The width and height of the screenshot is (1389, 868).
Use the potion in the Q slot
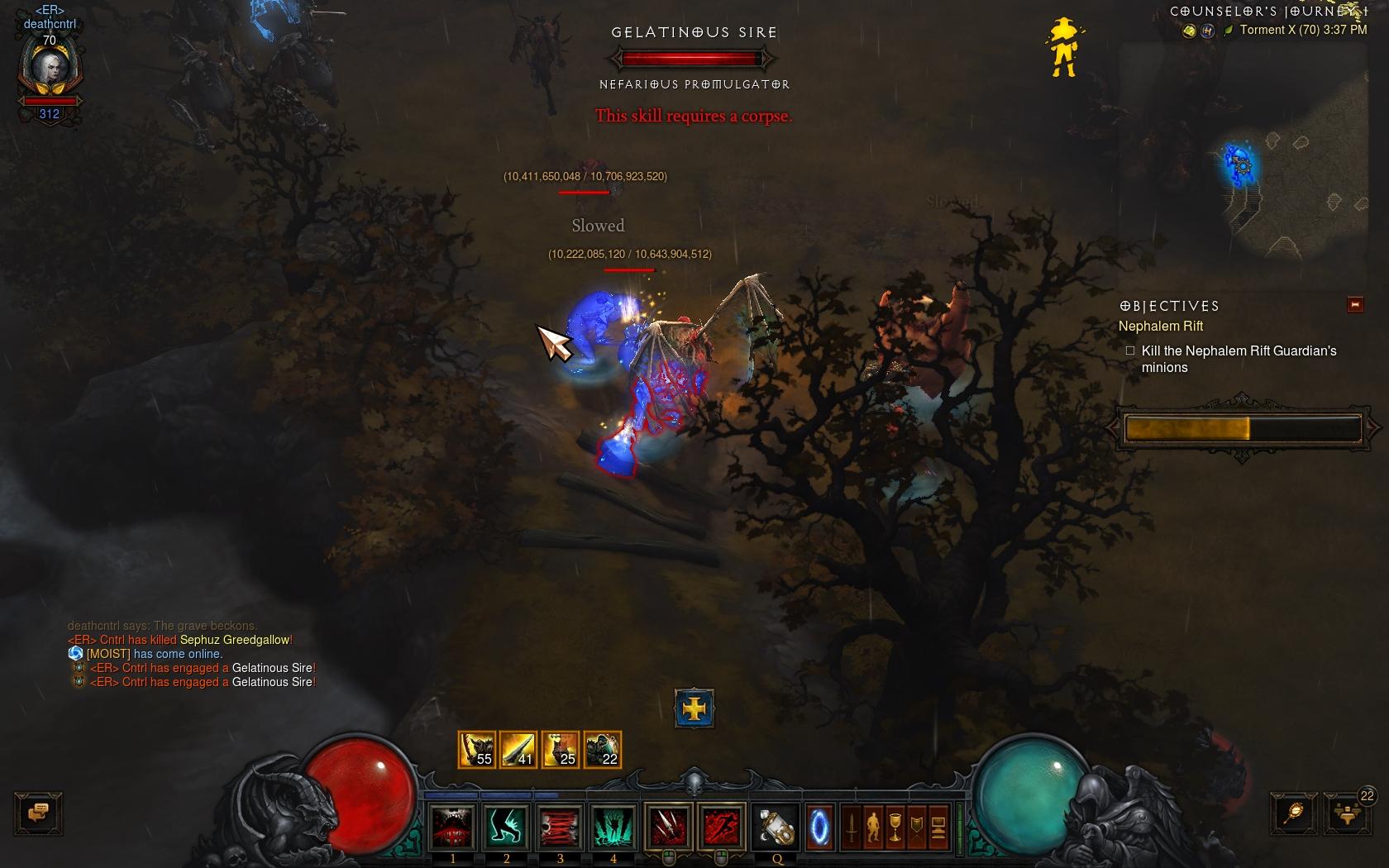click(777, 826)
